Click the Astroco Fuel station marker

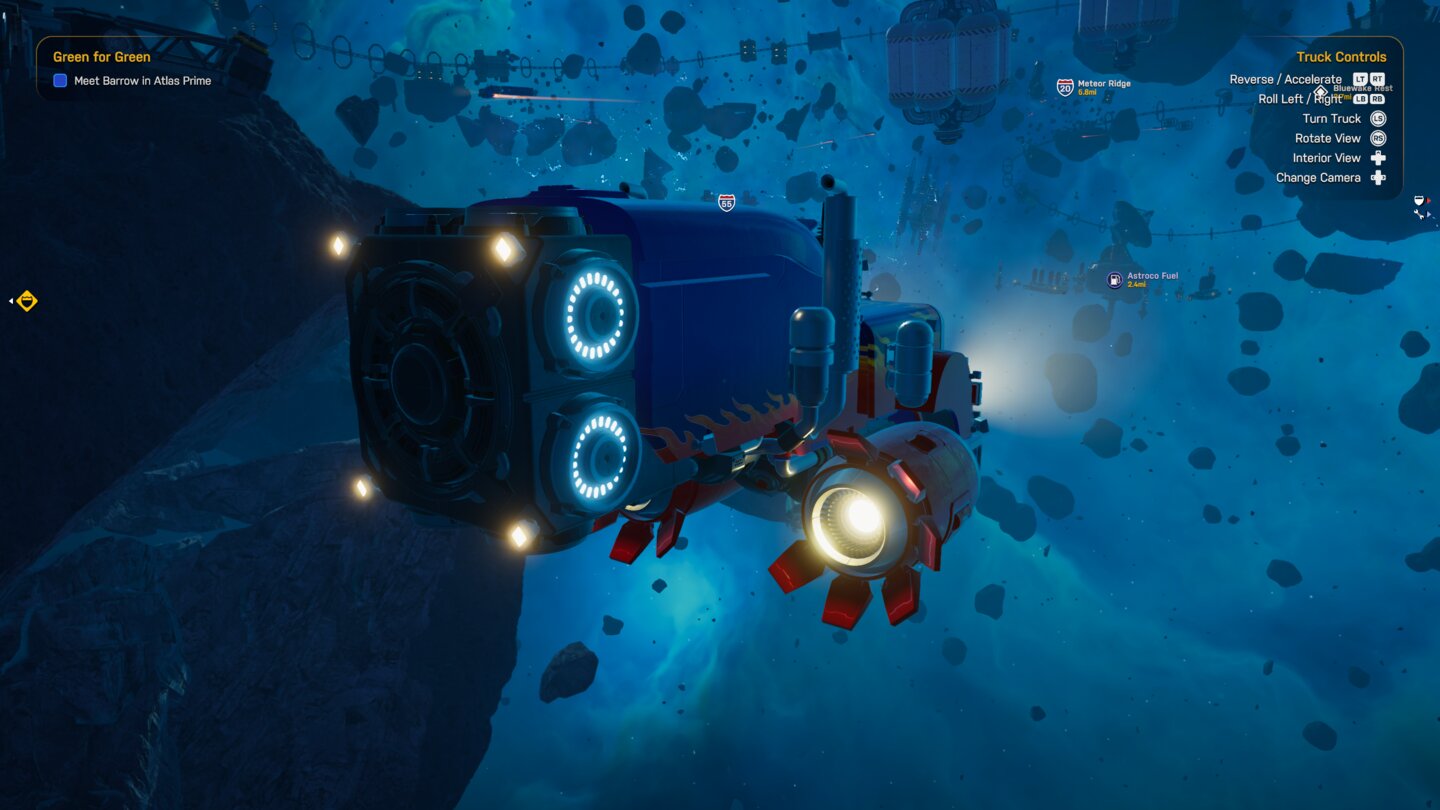(x=1115, y=281)
